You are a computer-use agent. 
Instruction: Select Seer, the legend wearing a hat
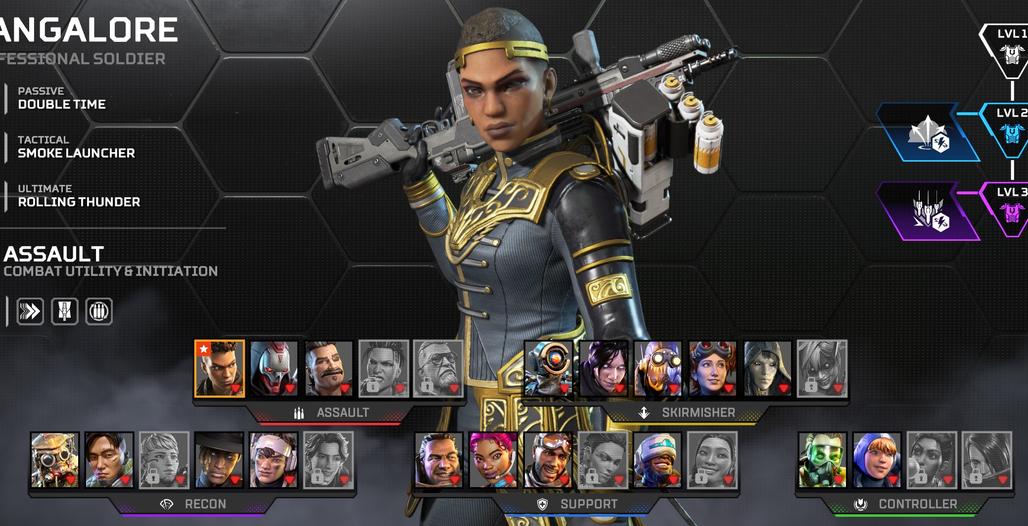click(x=219, y=460)
